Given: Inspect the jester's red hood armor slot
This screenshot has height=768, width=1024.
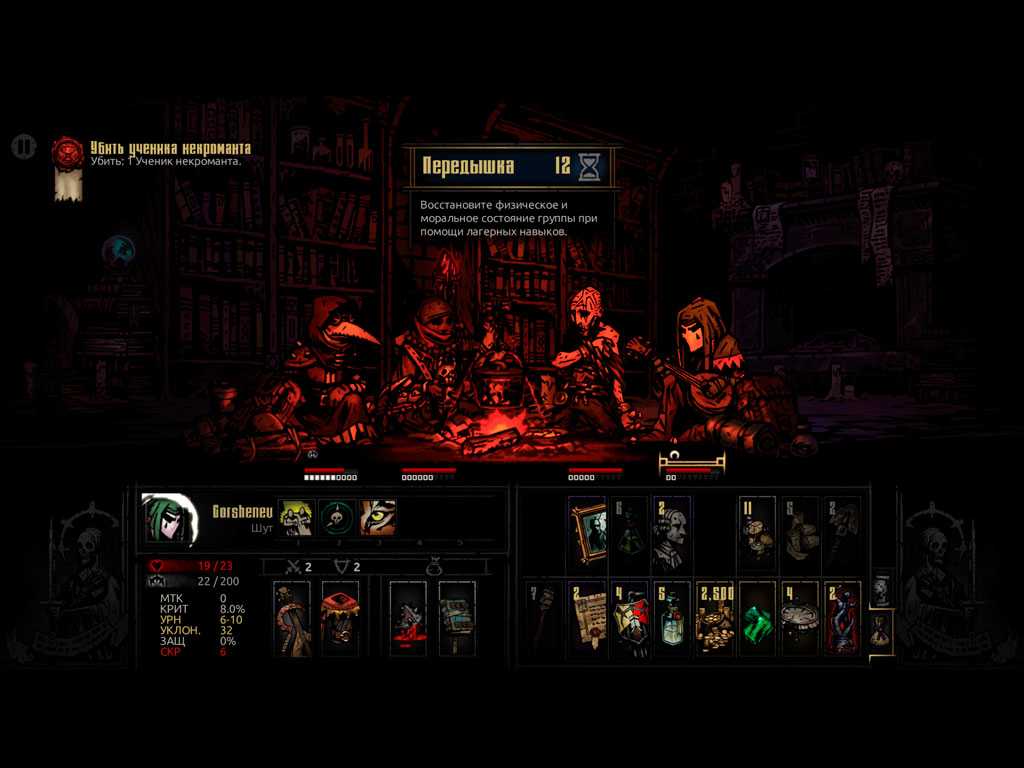Looking at the screenshot, I should pyautogui.click(x=341, y=618).
